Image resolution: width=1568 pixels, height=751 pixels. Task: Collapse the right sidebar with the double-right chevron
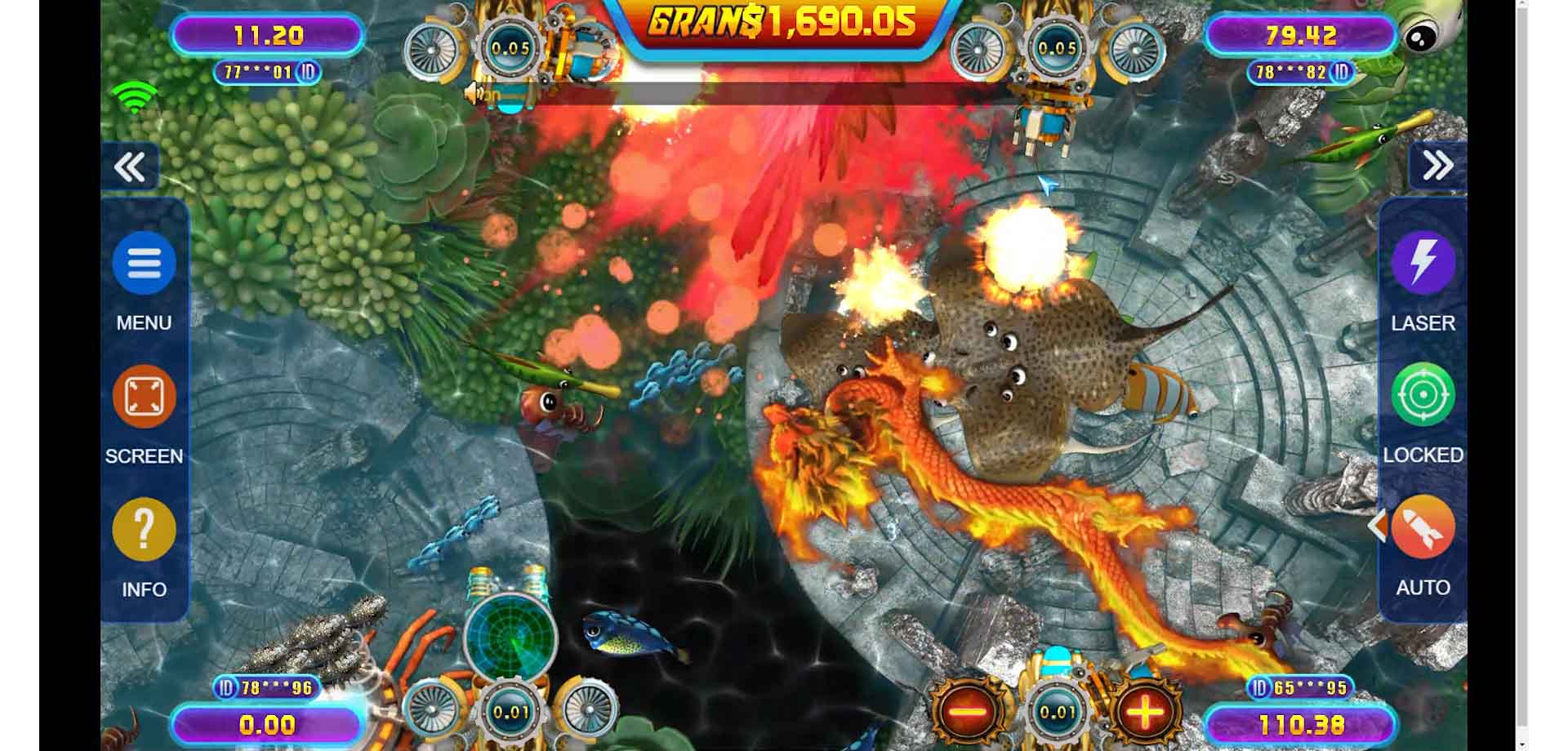1436,164
